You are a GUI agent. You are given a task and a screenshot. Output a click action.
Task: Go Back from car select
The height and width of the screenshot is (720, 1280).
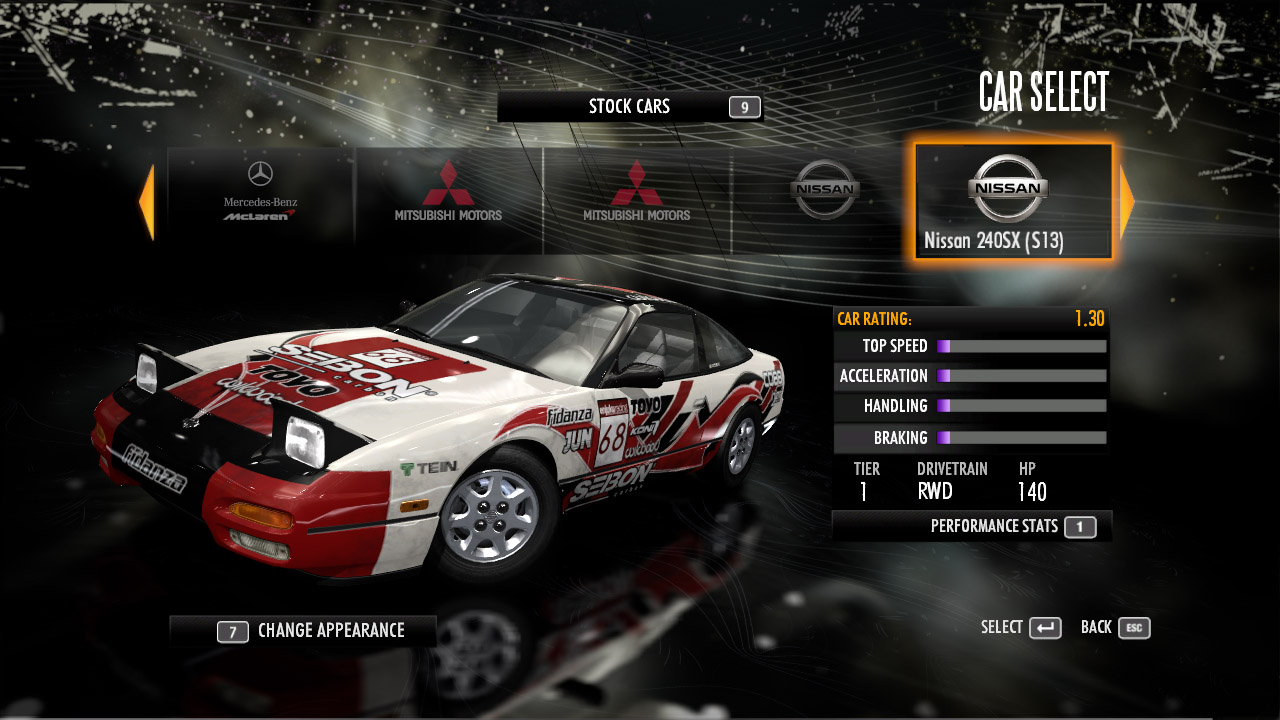1115,628
